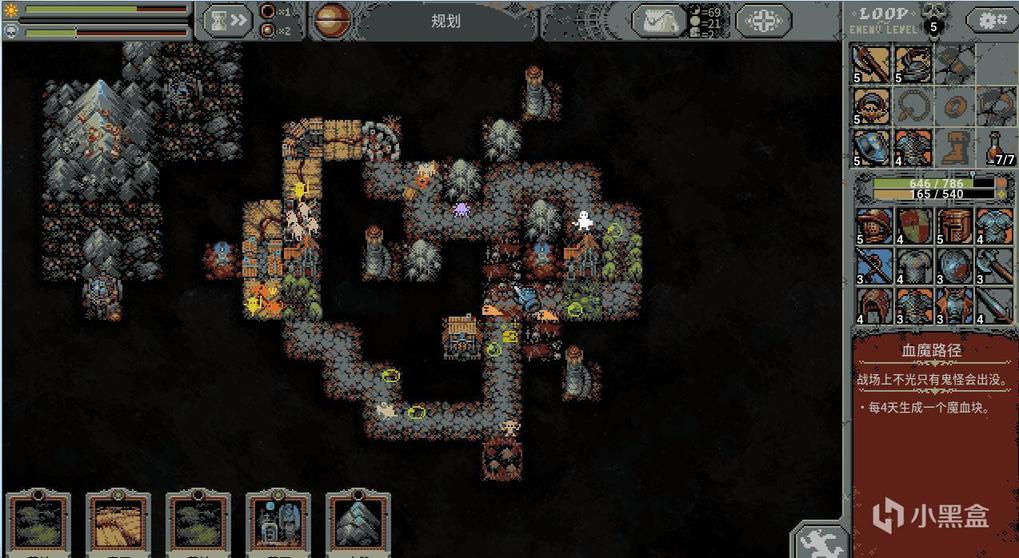1019x558 pixels.
Task: Select the equipped blue round shield
Action: coord(871,148)
